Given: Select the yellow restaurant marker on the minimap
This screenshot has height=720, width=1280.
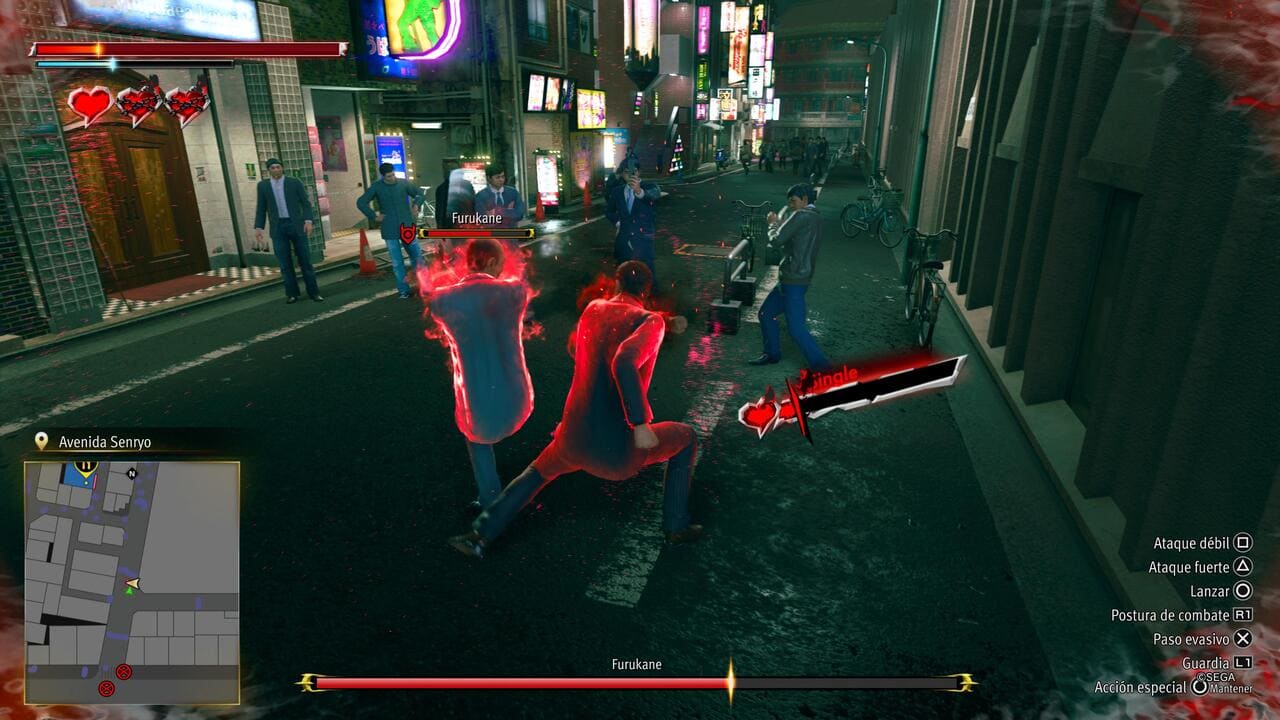Looking at the screenshot, I should tap(85, 466).
